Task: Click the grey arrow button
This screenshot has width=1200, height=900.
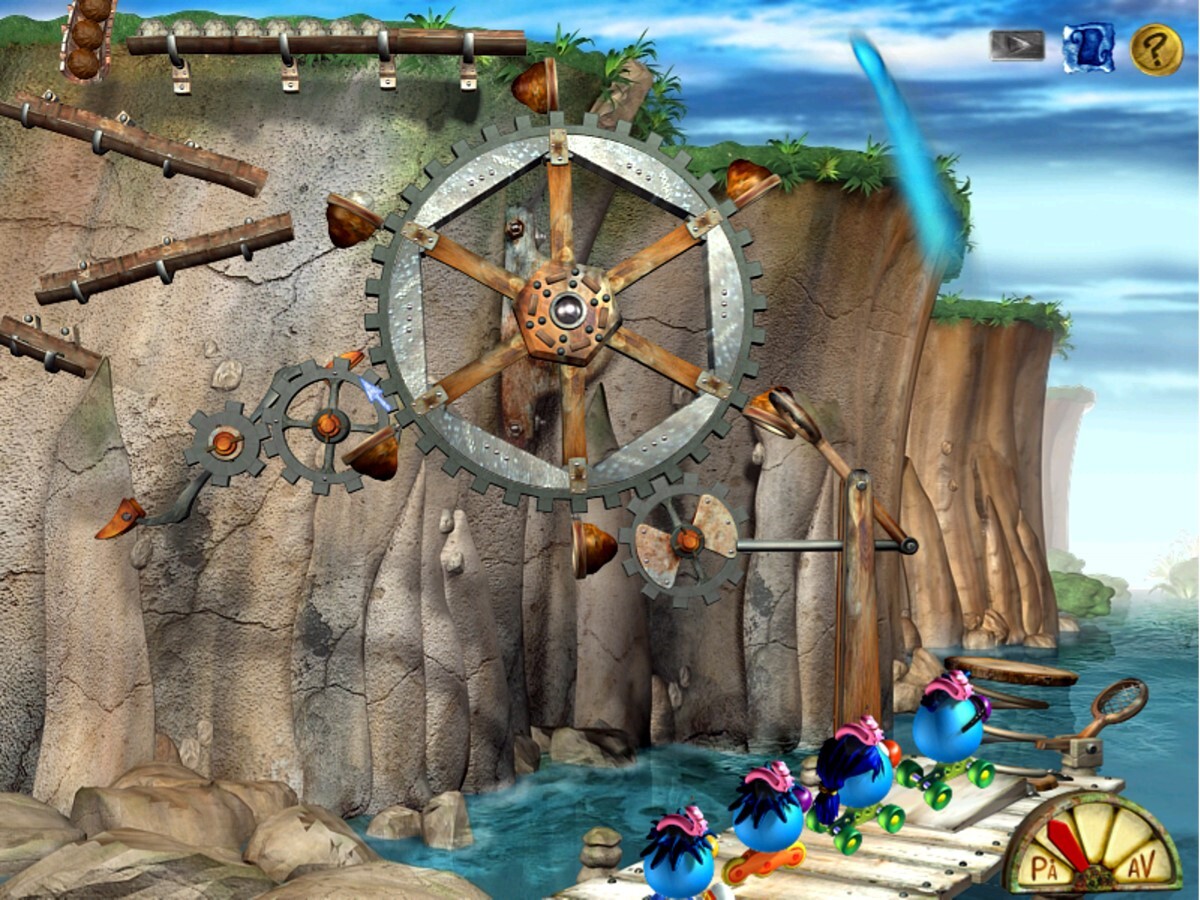Action: pyautogui.click(x=1017, y=45)
